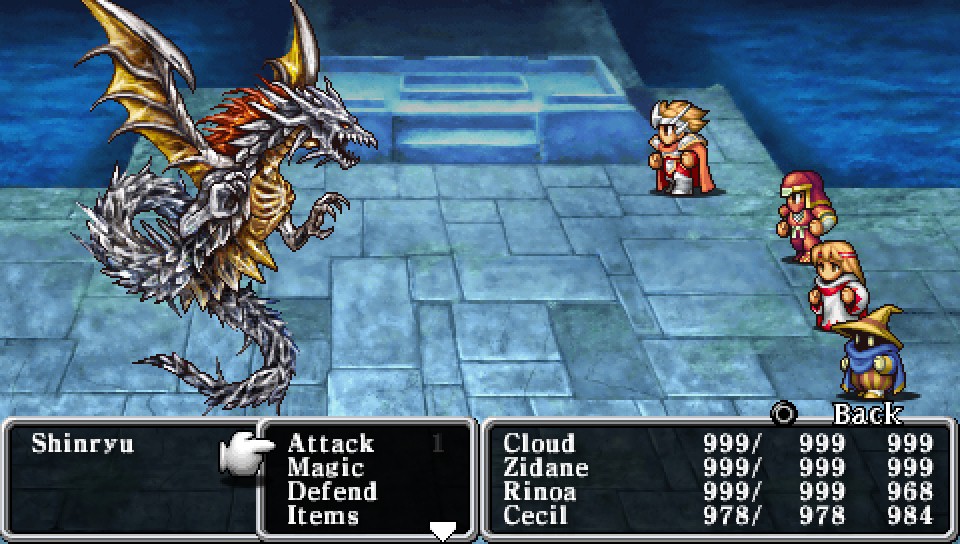Pick the Defend command
960x544 pixels.
click(331, 491)
